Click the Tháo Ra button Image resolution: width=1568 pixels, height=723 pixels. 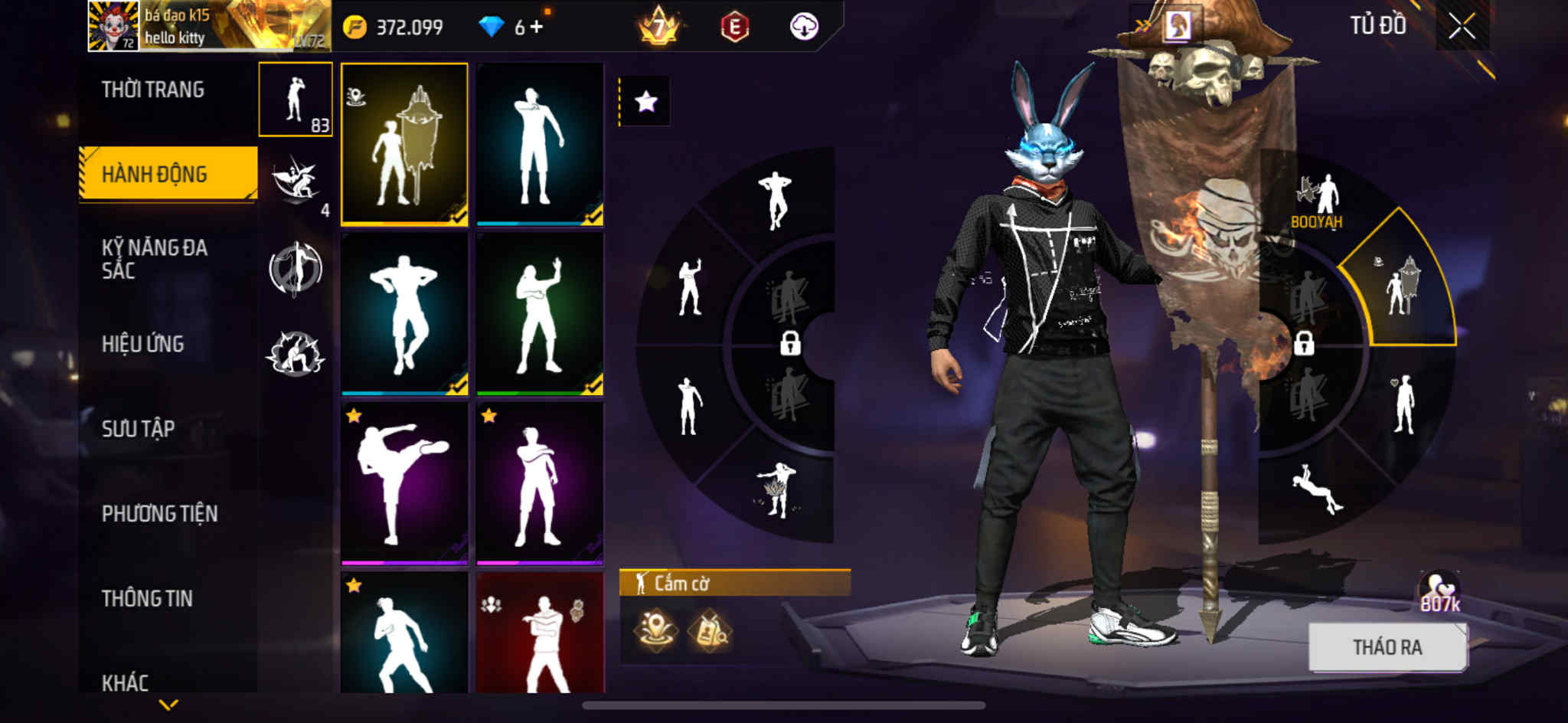[1387, 647]
